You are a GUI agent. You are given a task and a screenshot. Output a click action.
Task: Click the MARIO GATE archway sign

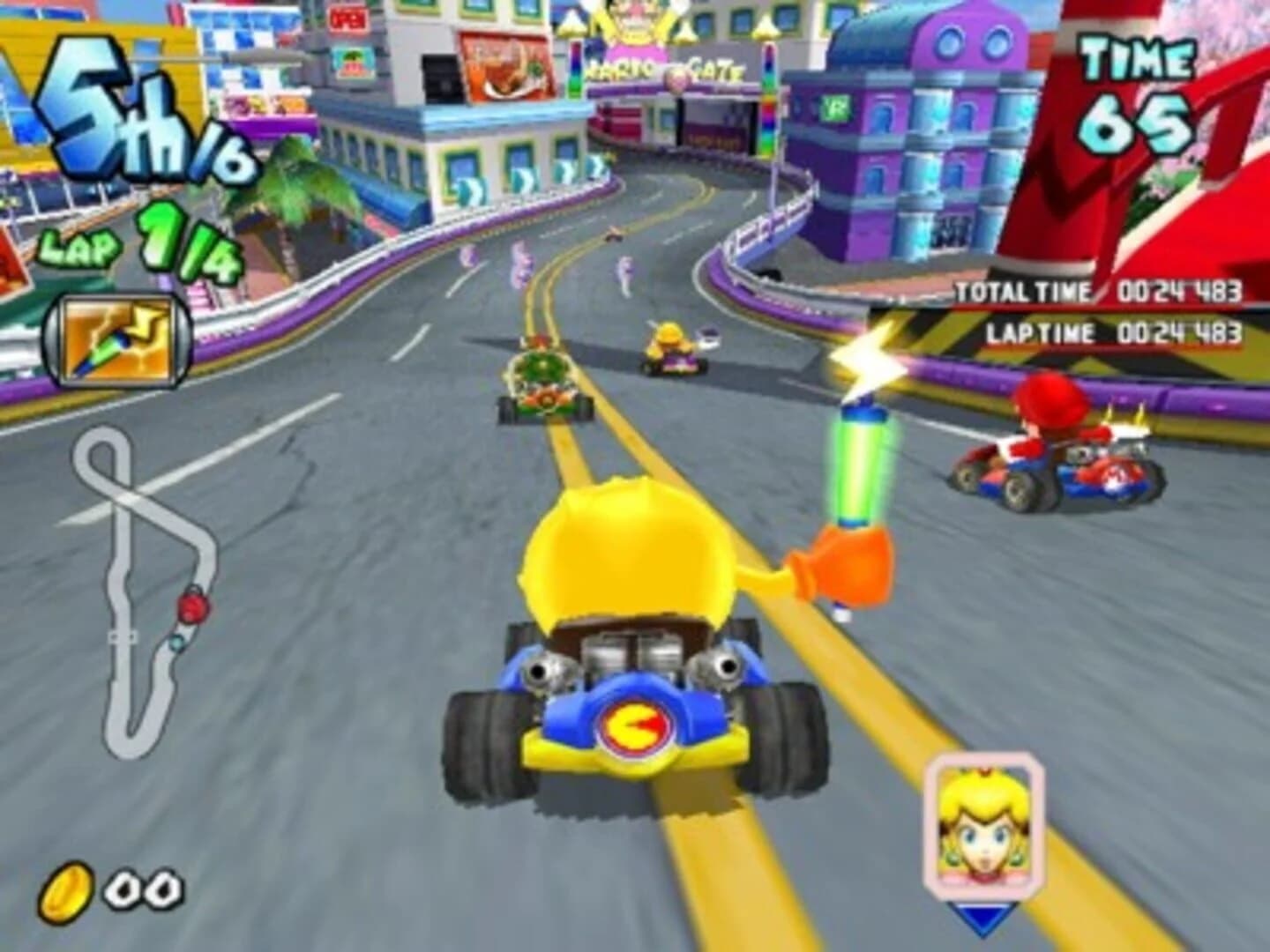coord(663,70)
